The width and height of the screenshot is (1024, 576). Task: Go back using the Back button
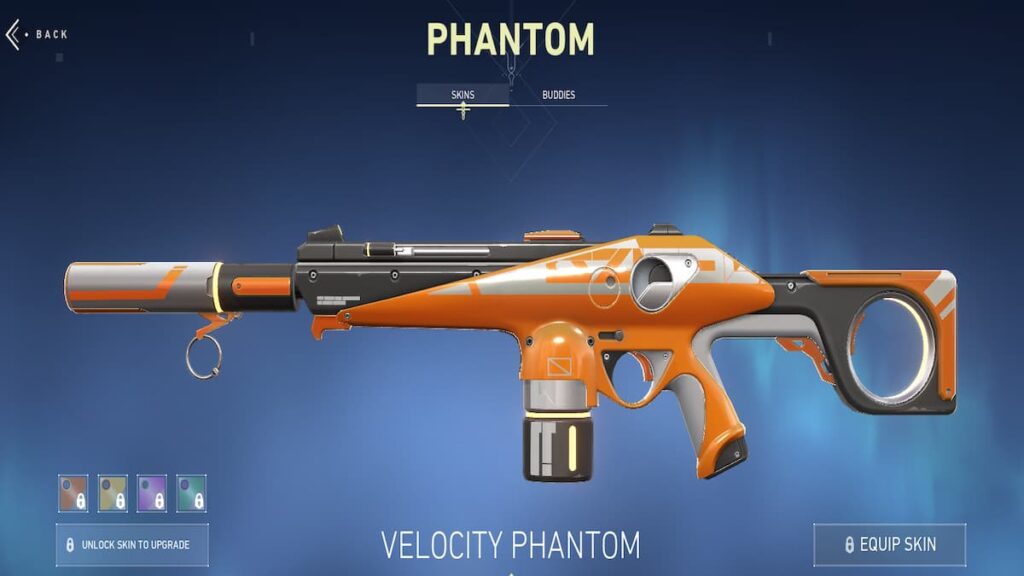(40, 35)
